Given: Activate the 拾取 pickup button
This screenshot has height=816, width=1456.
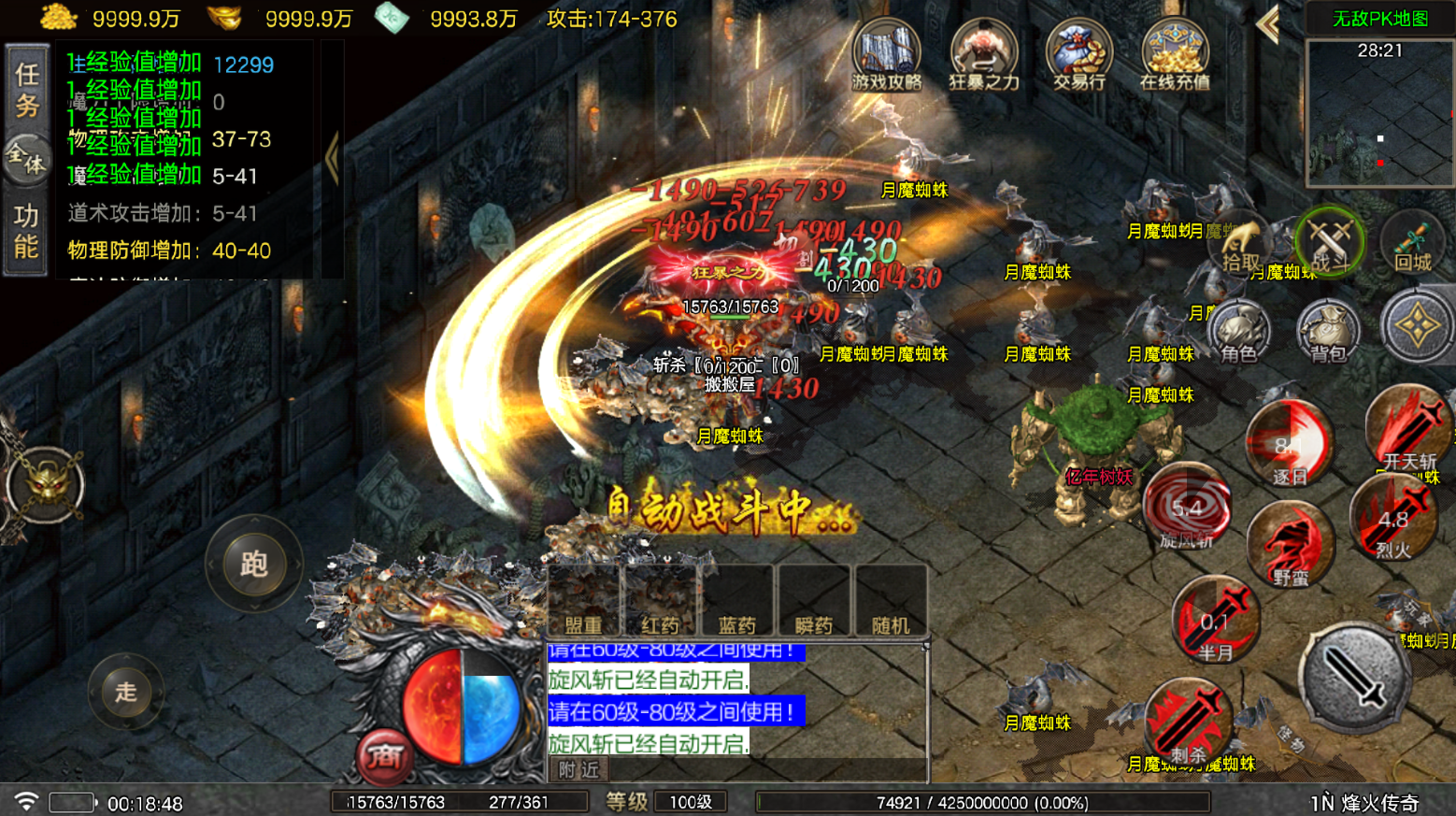Looking at the screenshot, I should click(x=1239, y=247).
